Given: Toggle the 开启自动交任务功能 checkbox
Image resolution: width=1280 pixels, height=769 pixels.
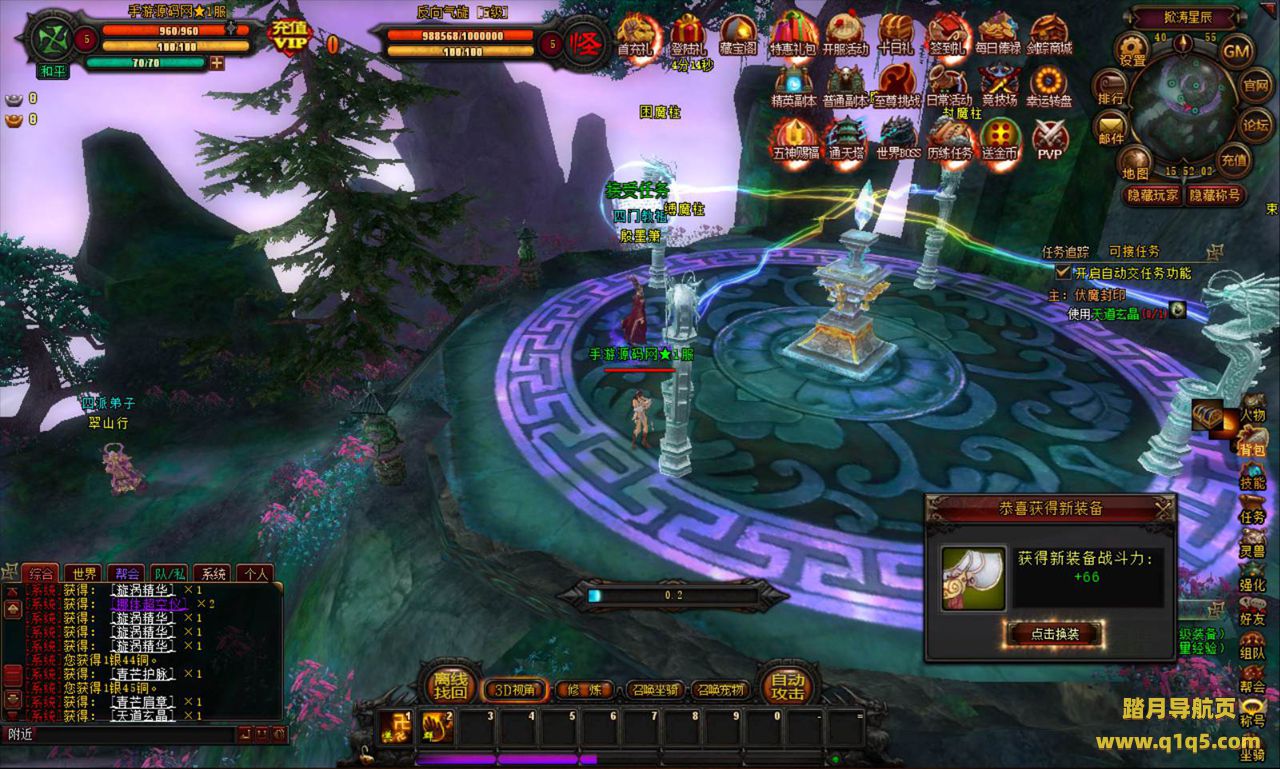Looking at the screenshot, I should click(1063, 272).
